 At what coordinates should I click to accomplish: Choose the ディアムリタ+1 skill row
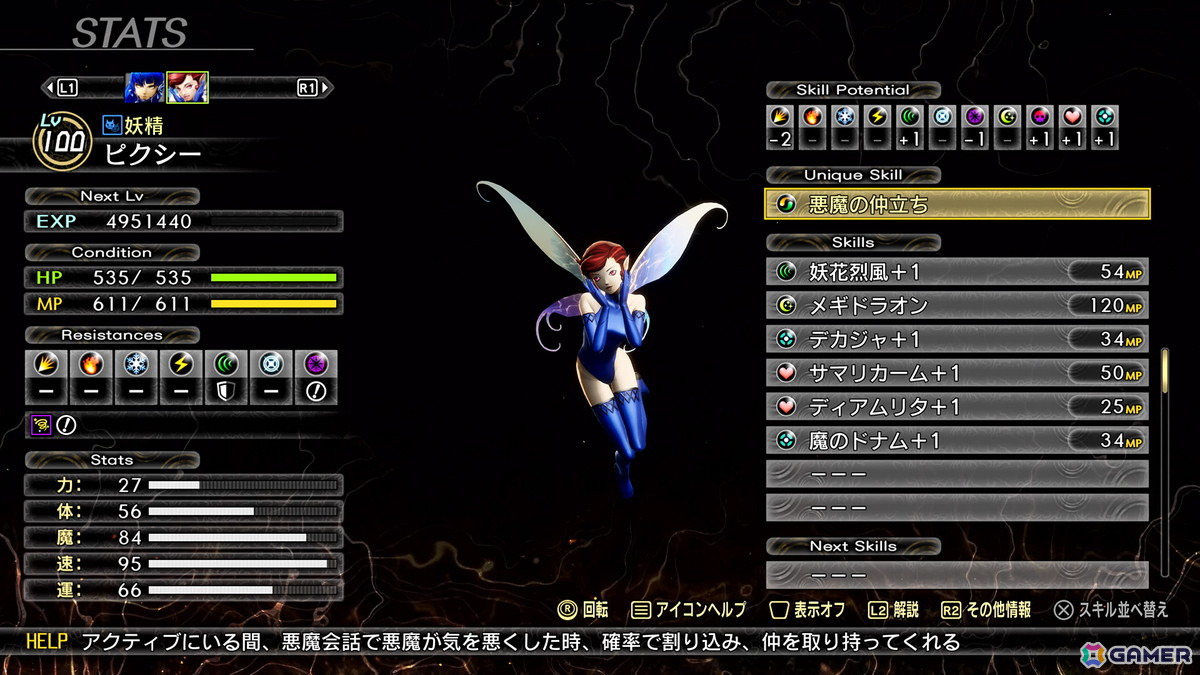[957, 407]
